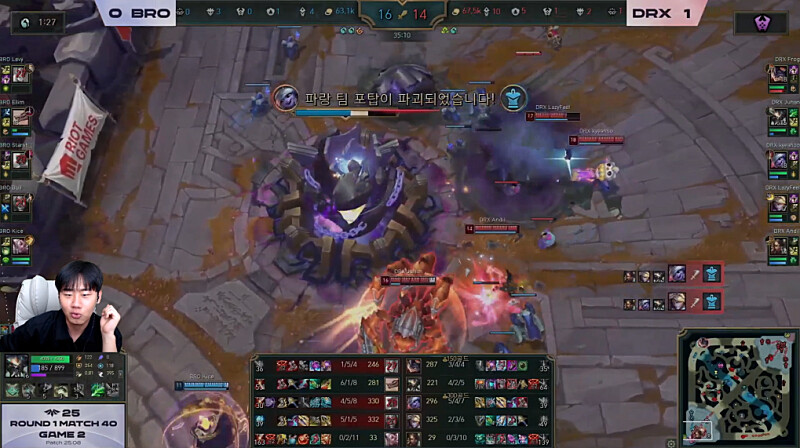This screenshot has height=448, width=800.
Task: Select BRO Elim's champion portrait
Action: coord(21,117)
